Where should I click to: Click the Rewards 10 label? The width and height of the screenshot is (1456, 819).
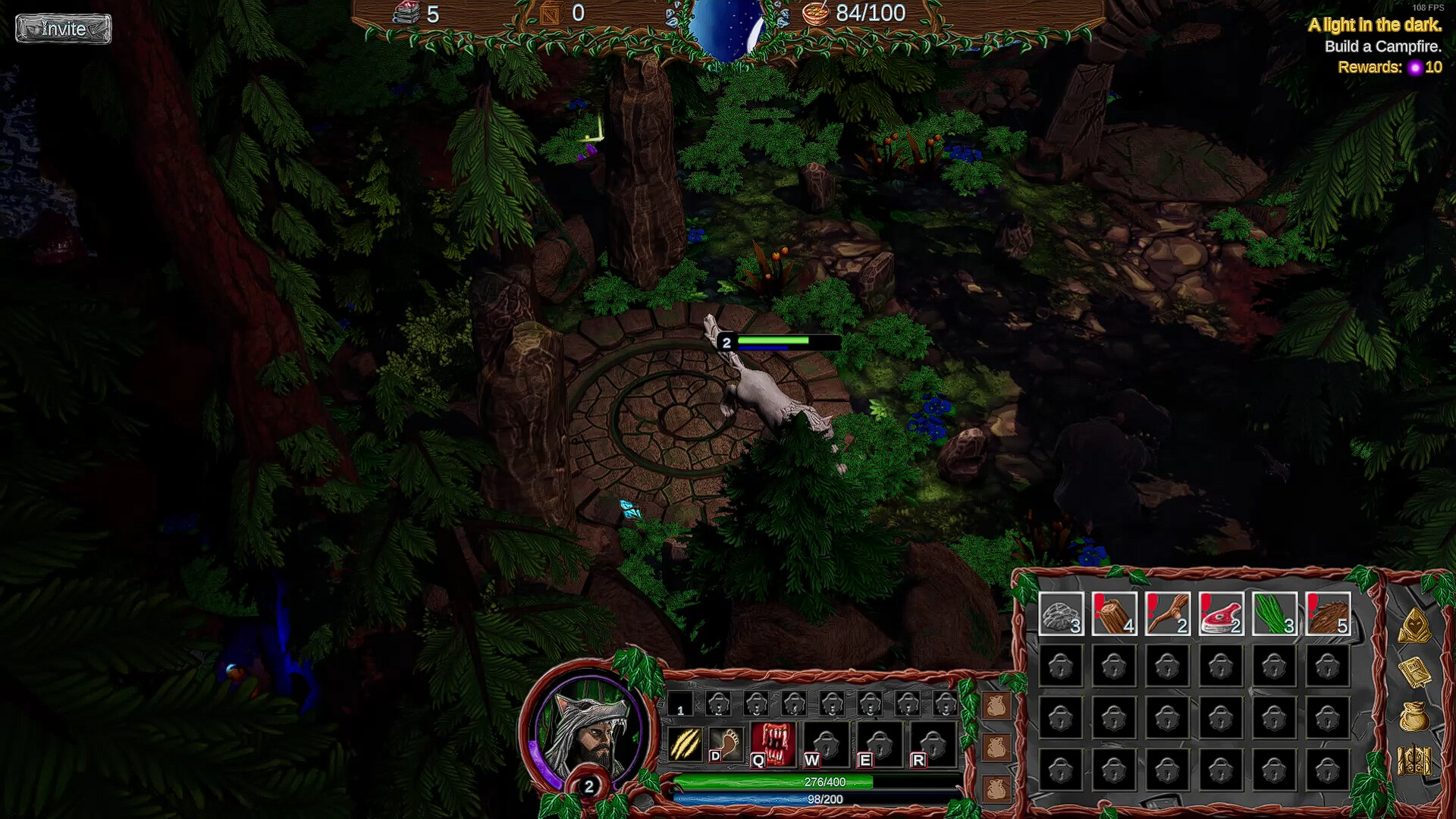1390,67
